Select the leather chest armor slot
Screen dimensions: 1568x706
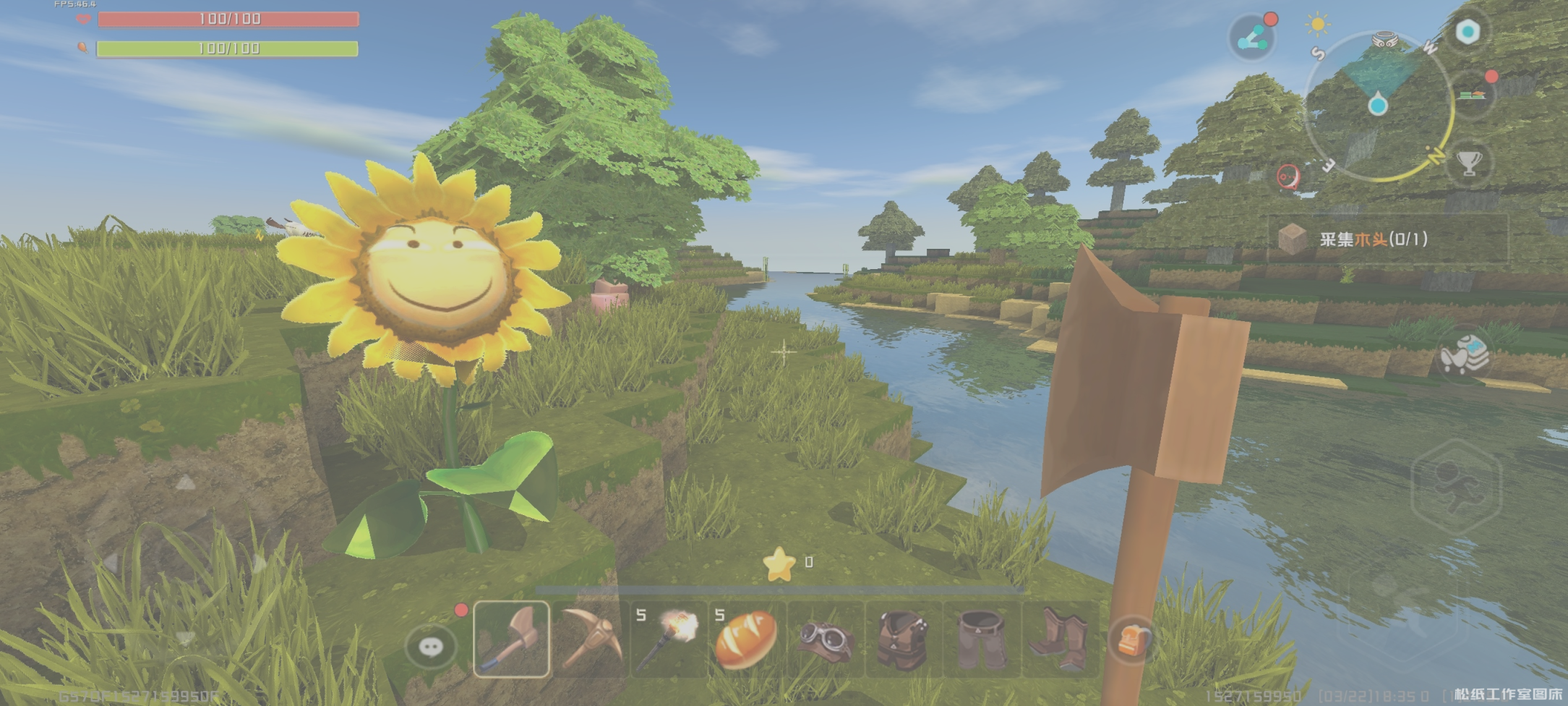click(903, 639)
